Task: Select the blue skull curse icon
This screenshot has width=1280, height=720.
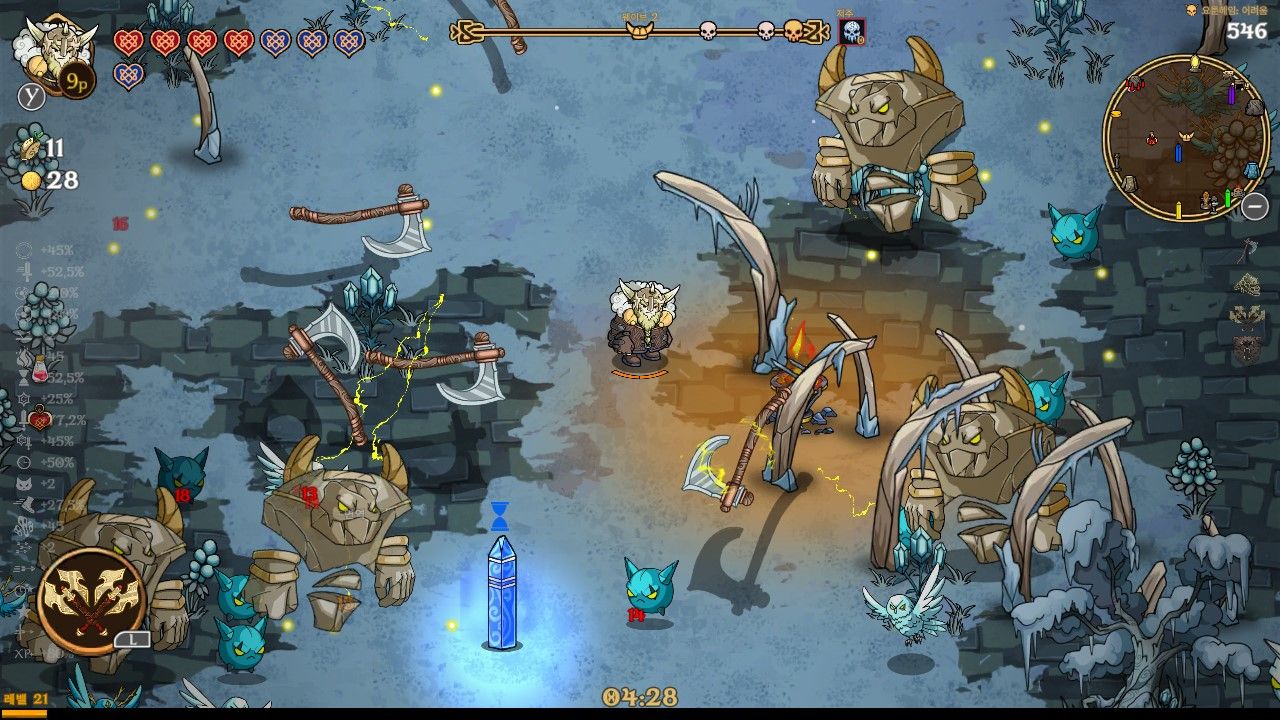Action: [852, 32]
